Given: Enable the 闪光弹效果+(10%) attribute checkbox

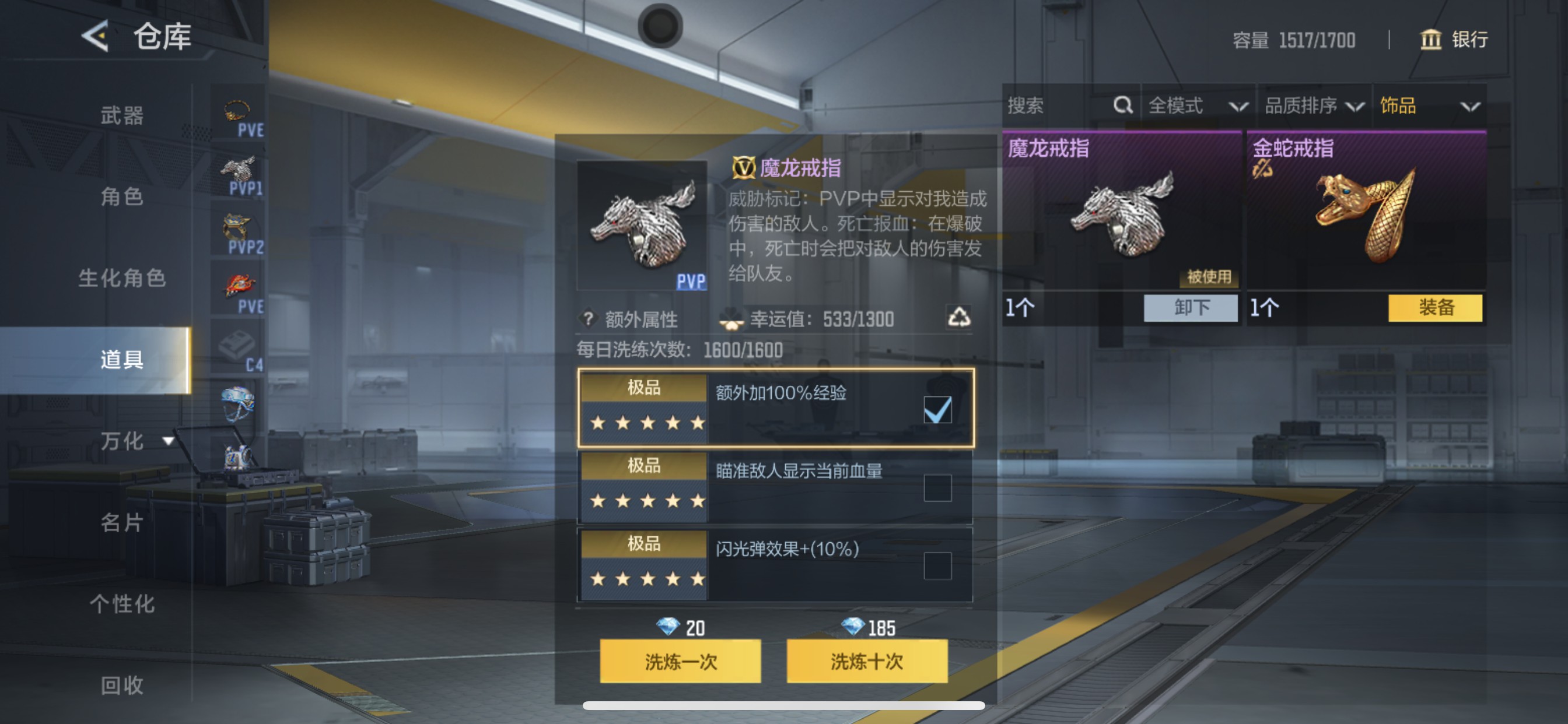Looking at the screenshot, I should pos(939,566).
